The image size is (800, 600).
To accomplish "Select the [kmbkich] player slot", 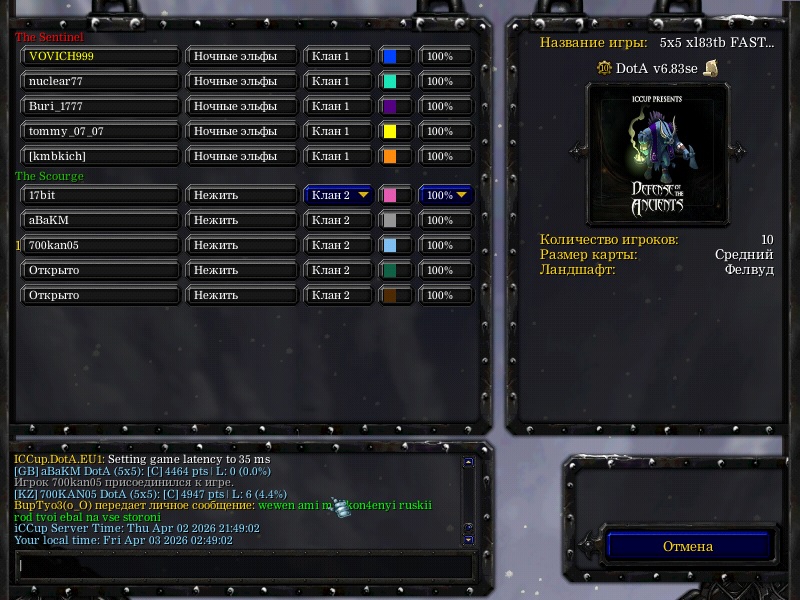I will point(100,157).
